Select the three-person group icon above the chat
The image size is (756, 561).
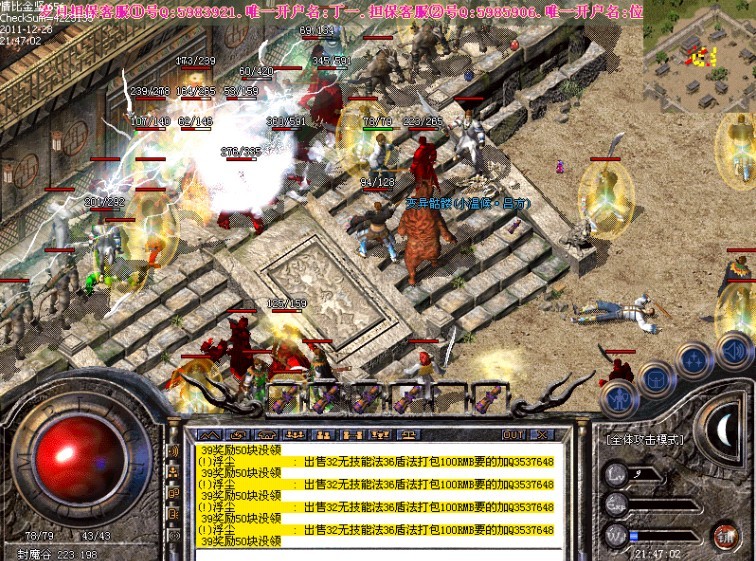(295, 435)
